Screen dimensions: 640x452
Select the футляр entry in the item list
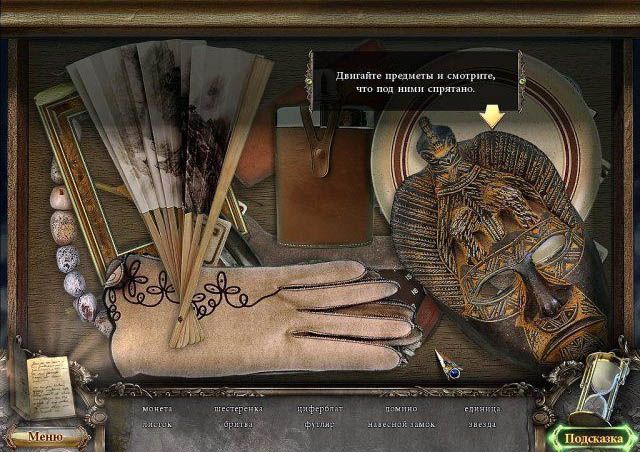tap(320, 424)
